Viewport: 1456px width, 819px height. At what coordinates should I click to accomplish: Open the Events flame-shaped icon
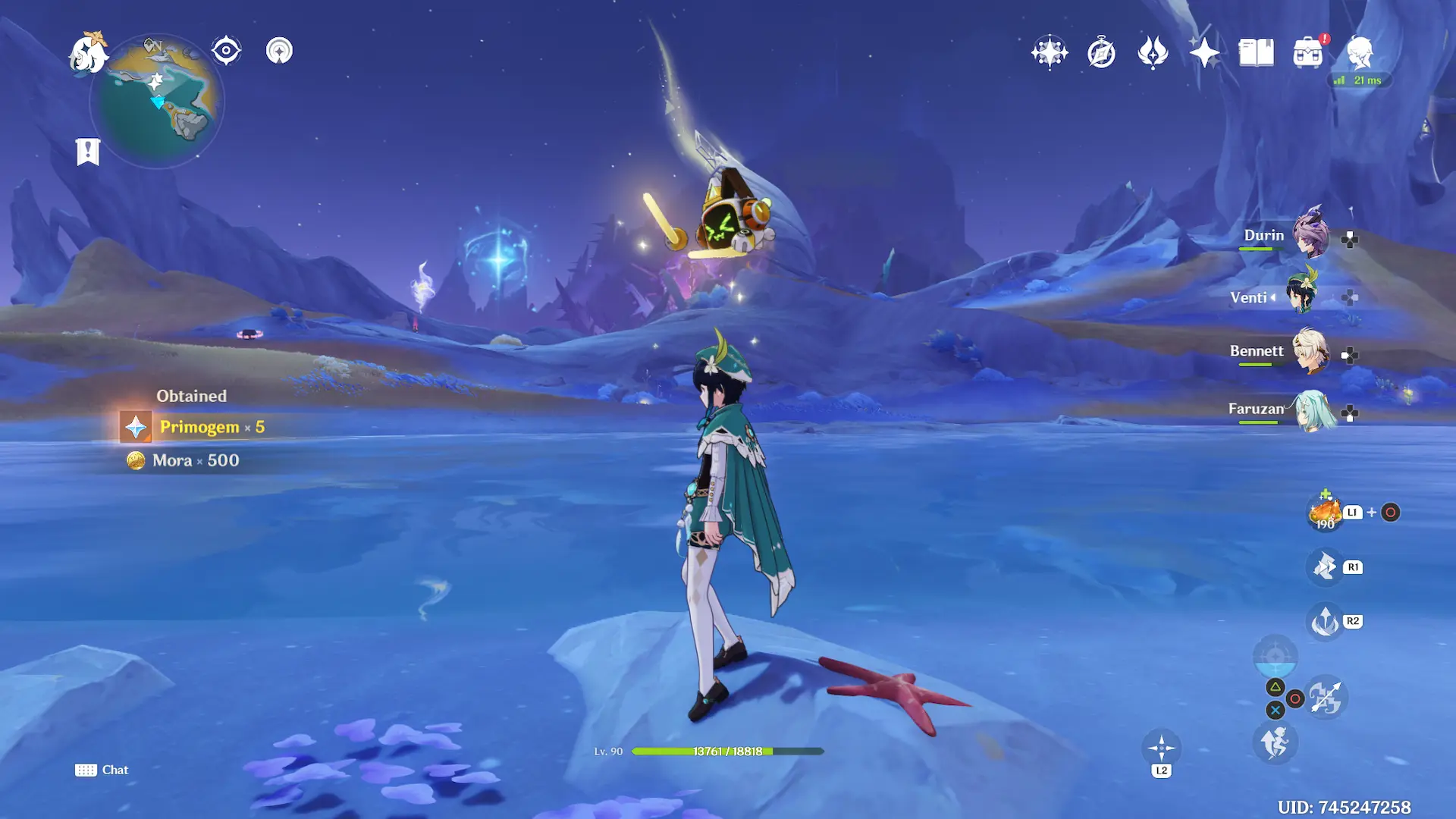click(1153, 53)
